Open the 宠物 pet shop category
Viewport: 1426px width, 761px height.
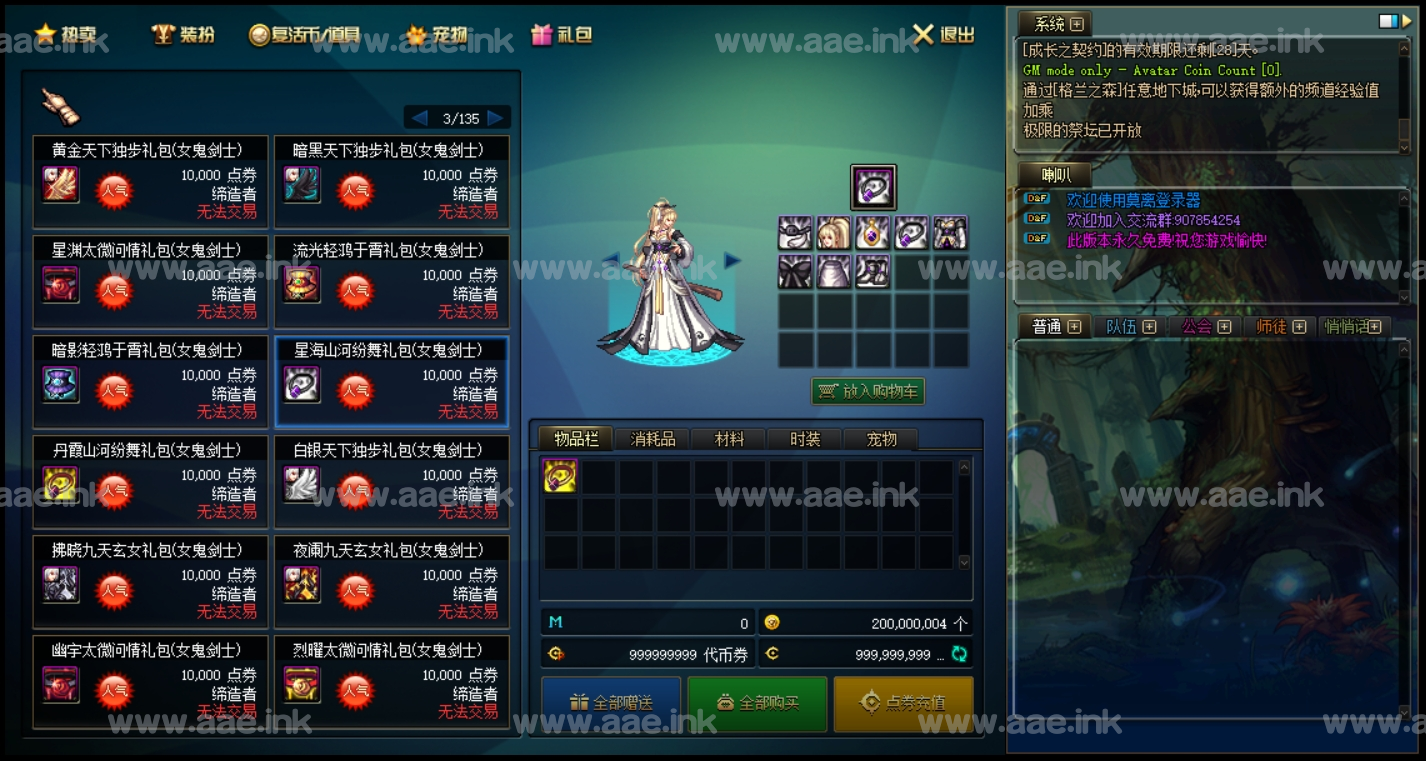(x=437, y=34)
